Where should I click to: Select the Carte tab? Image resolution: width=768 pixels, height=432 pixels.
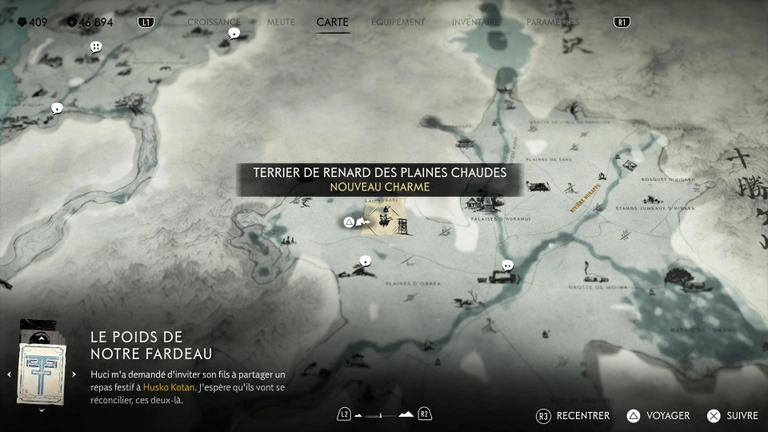(x=332, y=21)
